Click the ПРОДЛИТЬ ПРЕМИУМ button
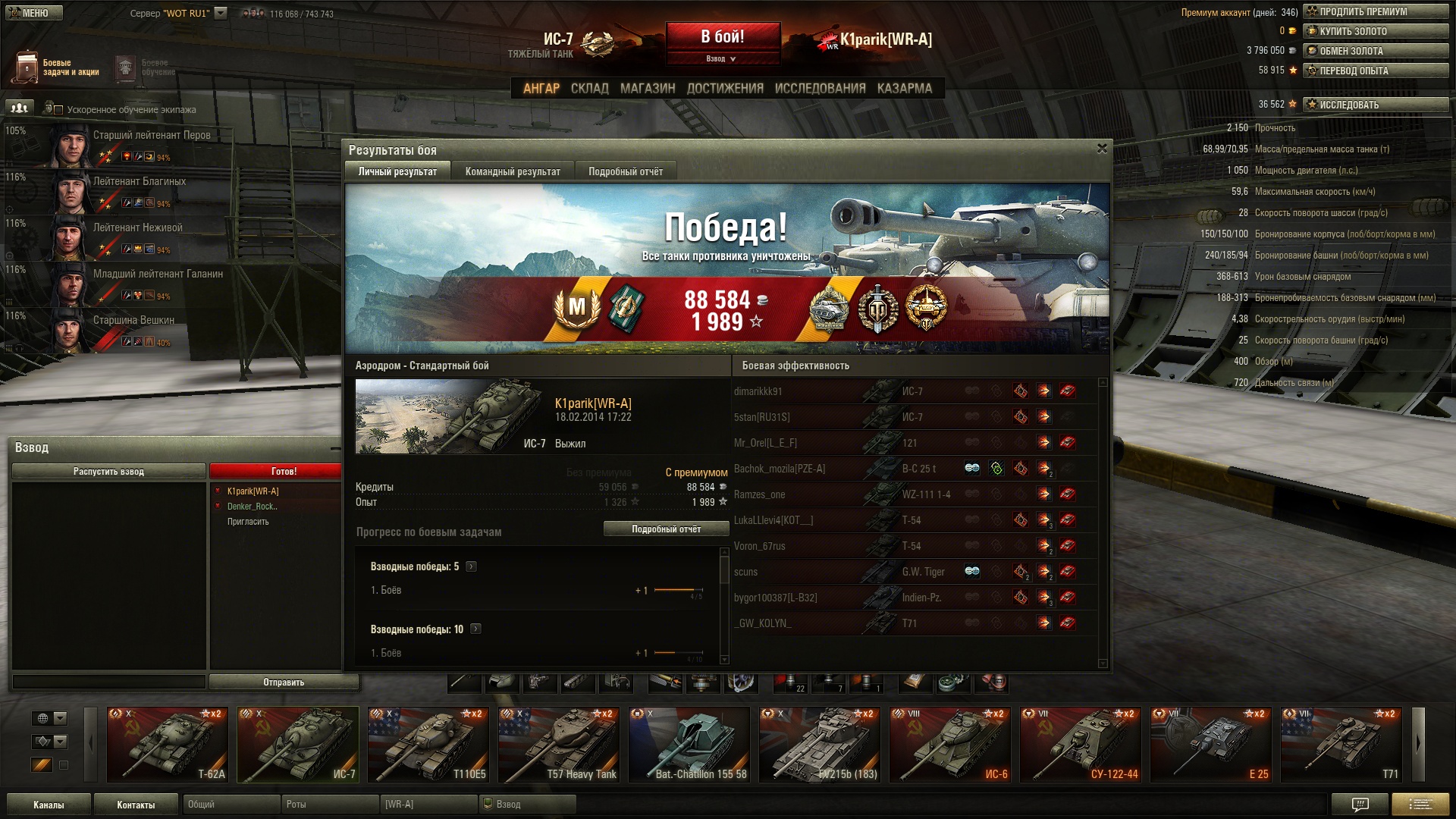The height and width of the screenshot is (819, 1456). point(1375,12)
